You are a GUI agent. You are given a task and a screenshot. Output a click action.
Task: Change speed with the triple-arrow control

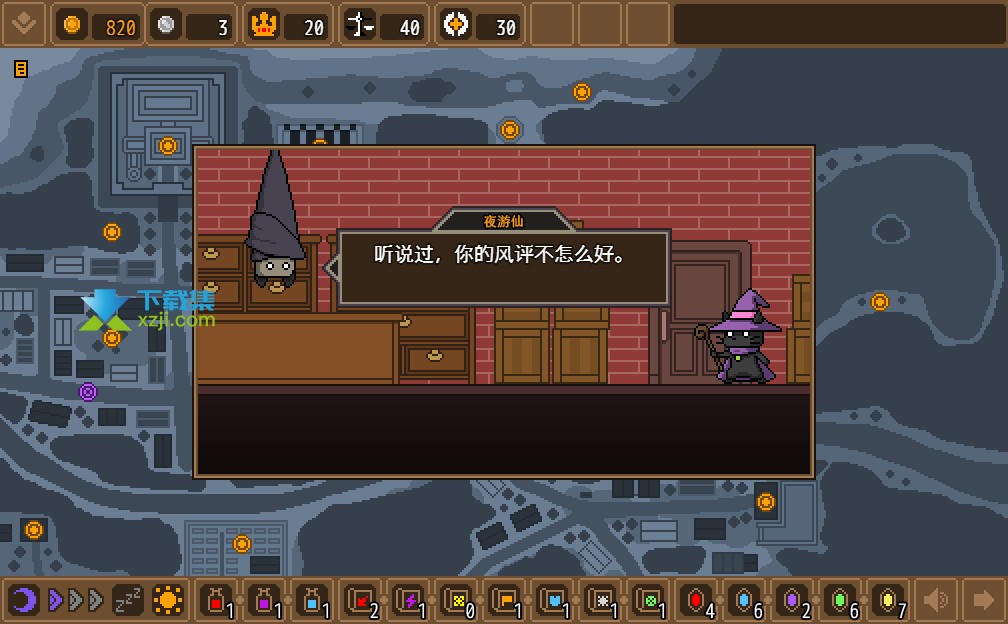click(x=75, y=600)
